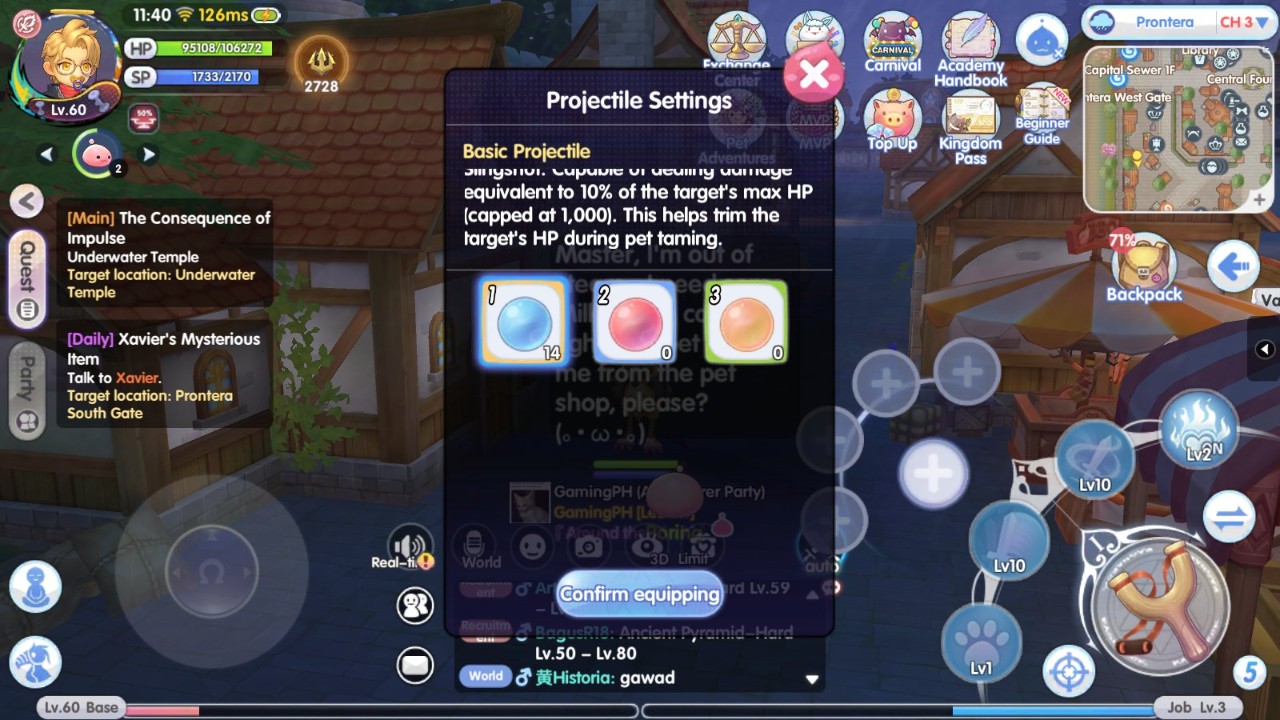Confirm equipping the selected projectile
The image size is (1280, 720).
tap(639, 594)
